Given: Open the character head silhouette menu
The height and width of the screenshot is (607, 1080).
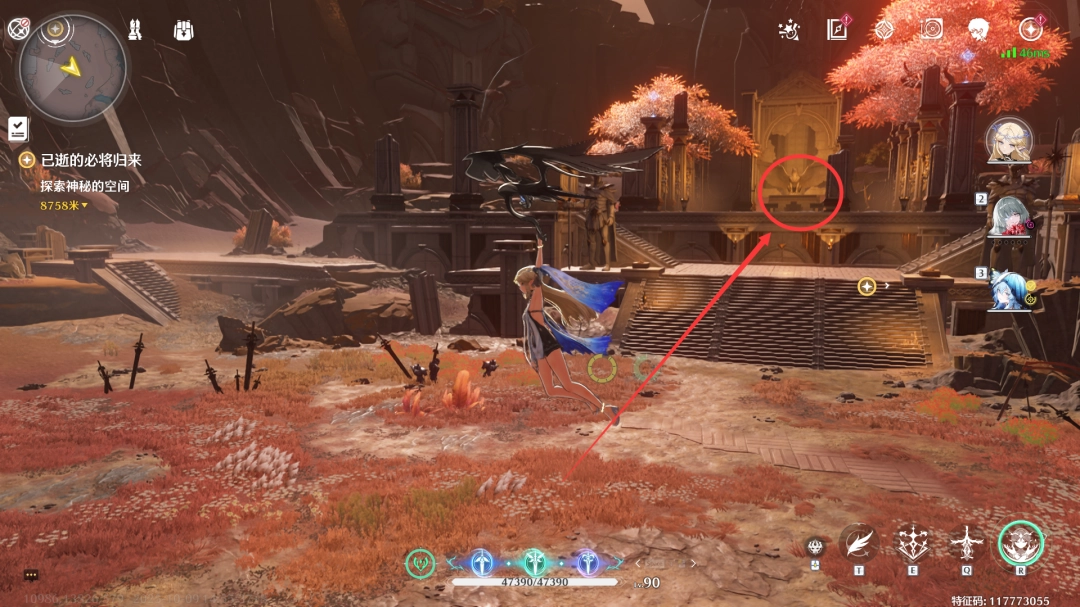Looking at the screenshot, I should (x=979, y=30).
